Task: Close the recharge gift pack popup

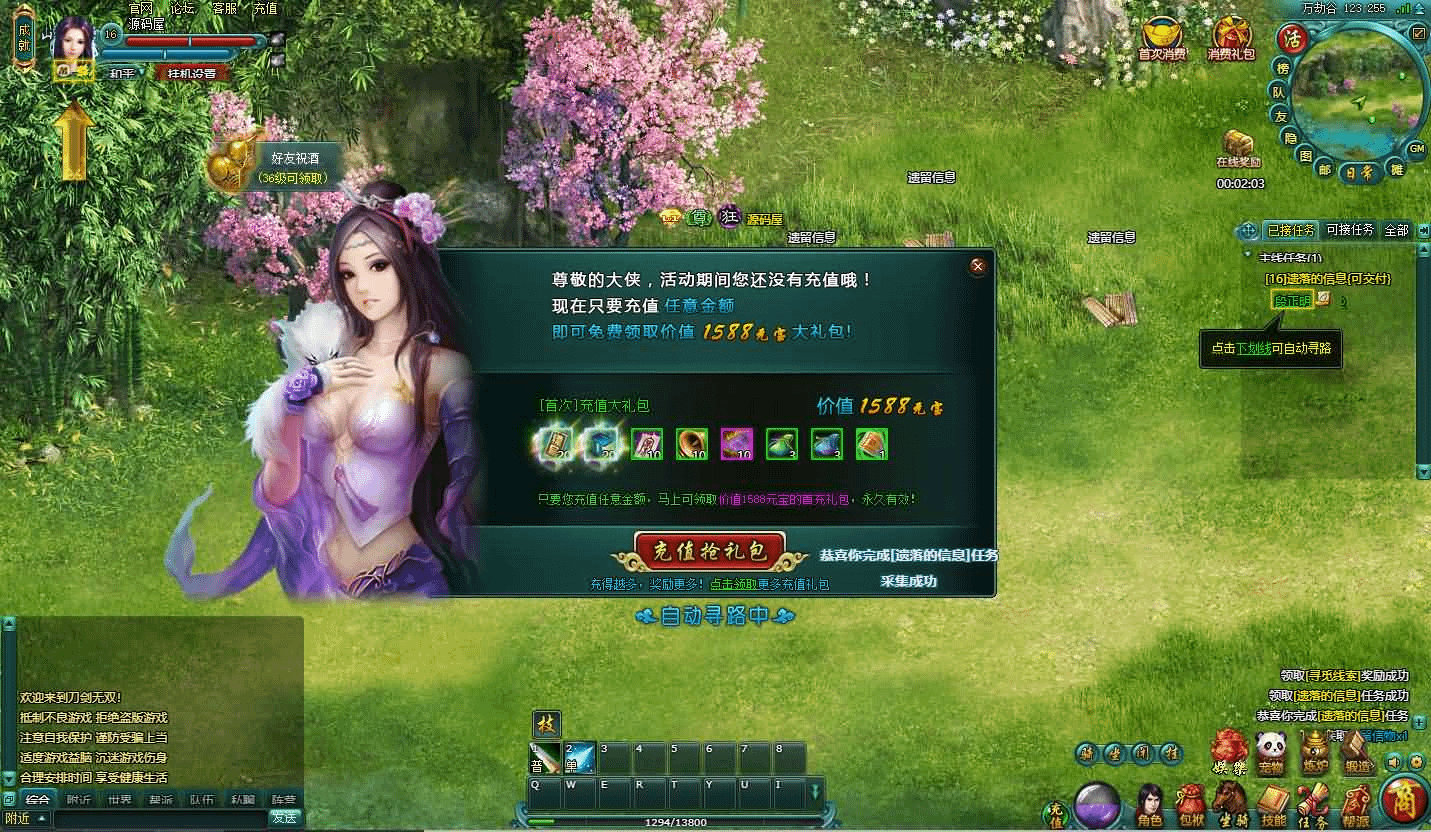Action: click(x=978, y=266)
